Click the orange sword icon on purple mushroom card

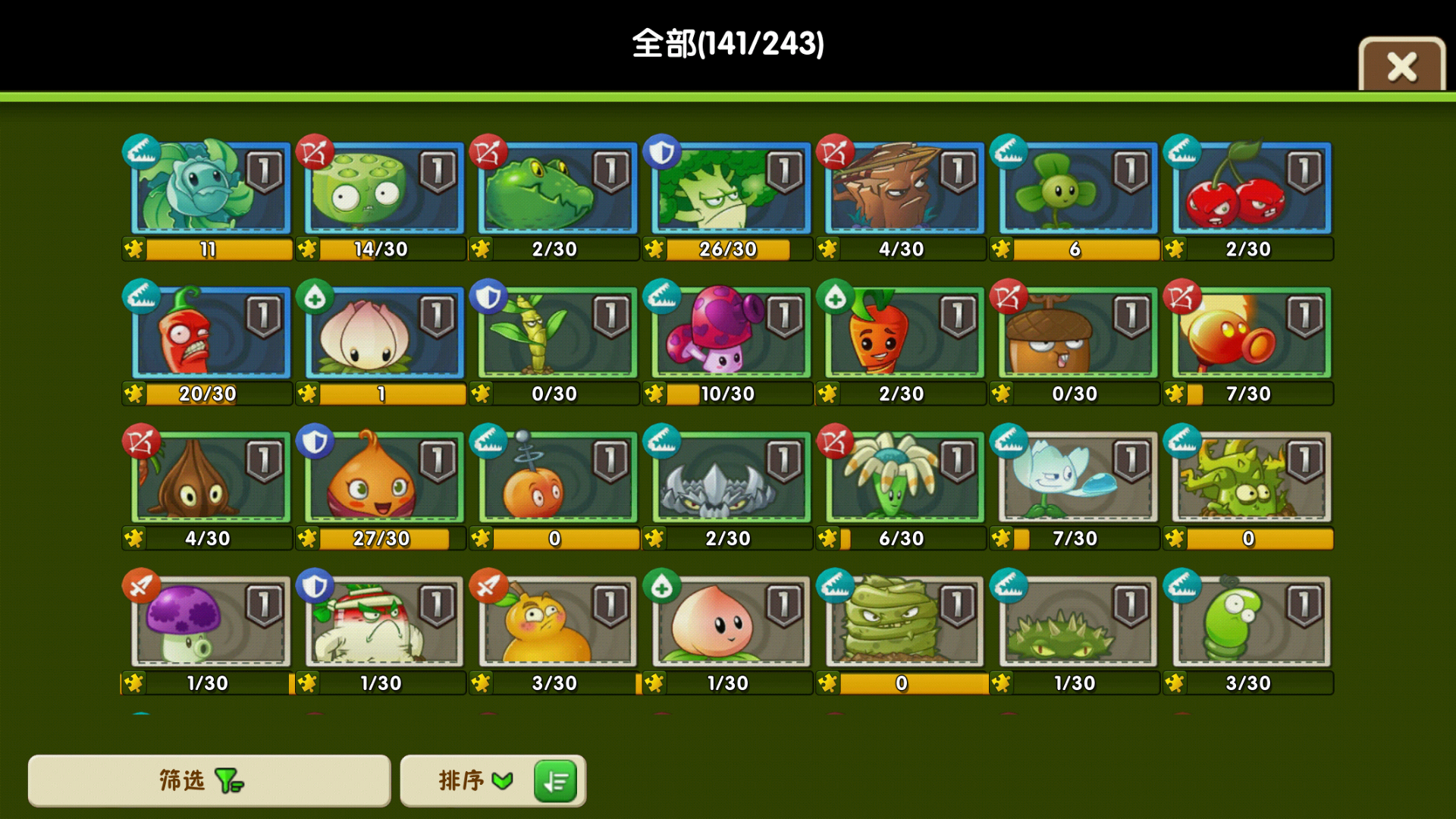coord(142,585)
